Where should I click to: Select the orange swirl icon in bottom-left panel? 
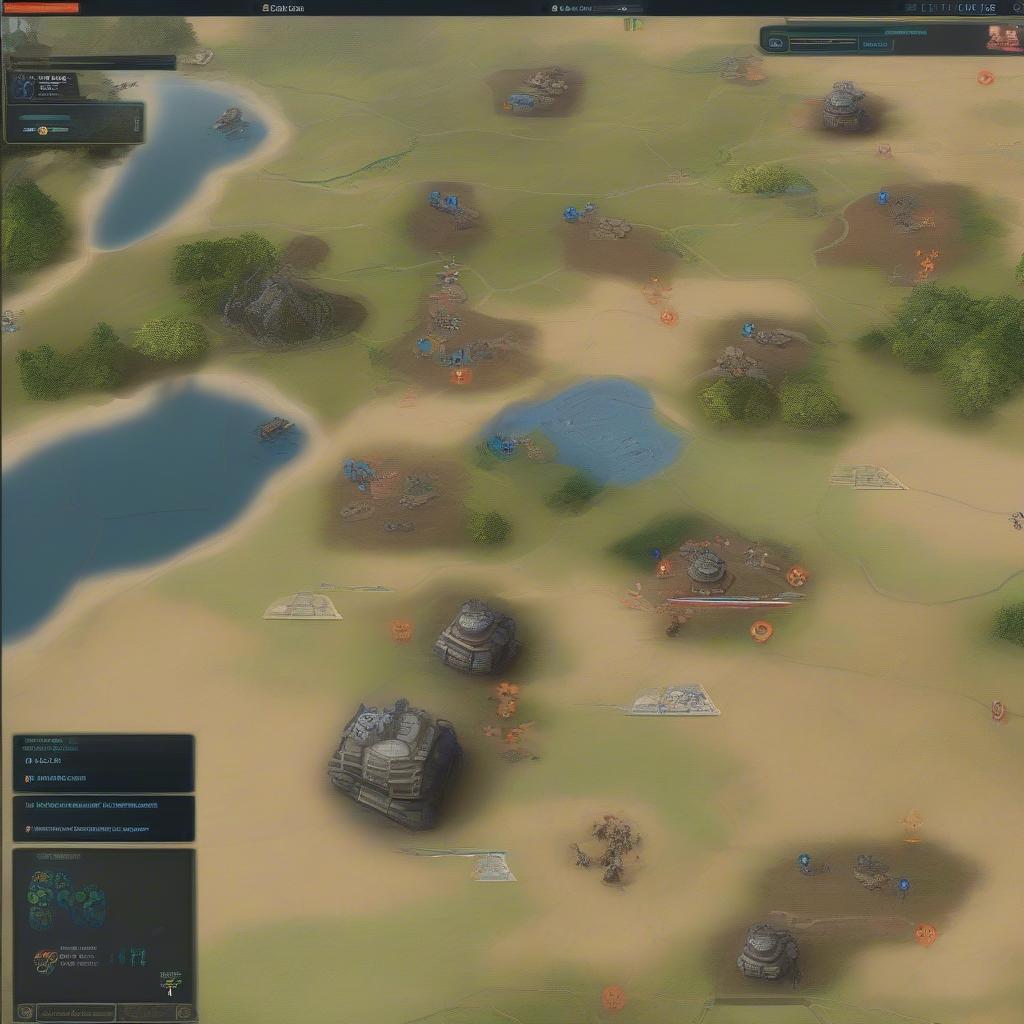(45, 962)
